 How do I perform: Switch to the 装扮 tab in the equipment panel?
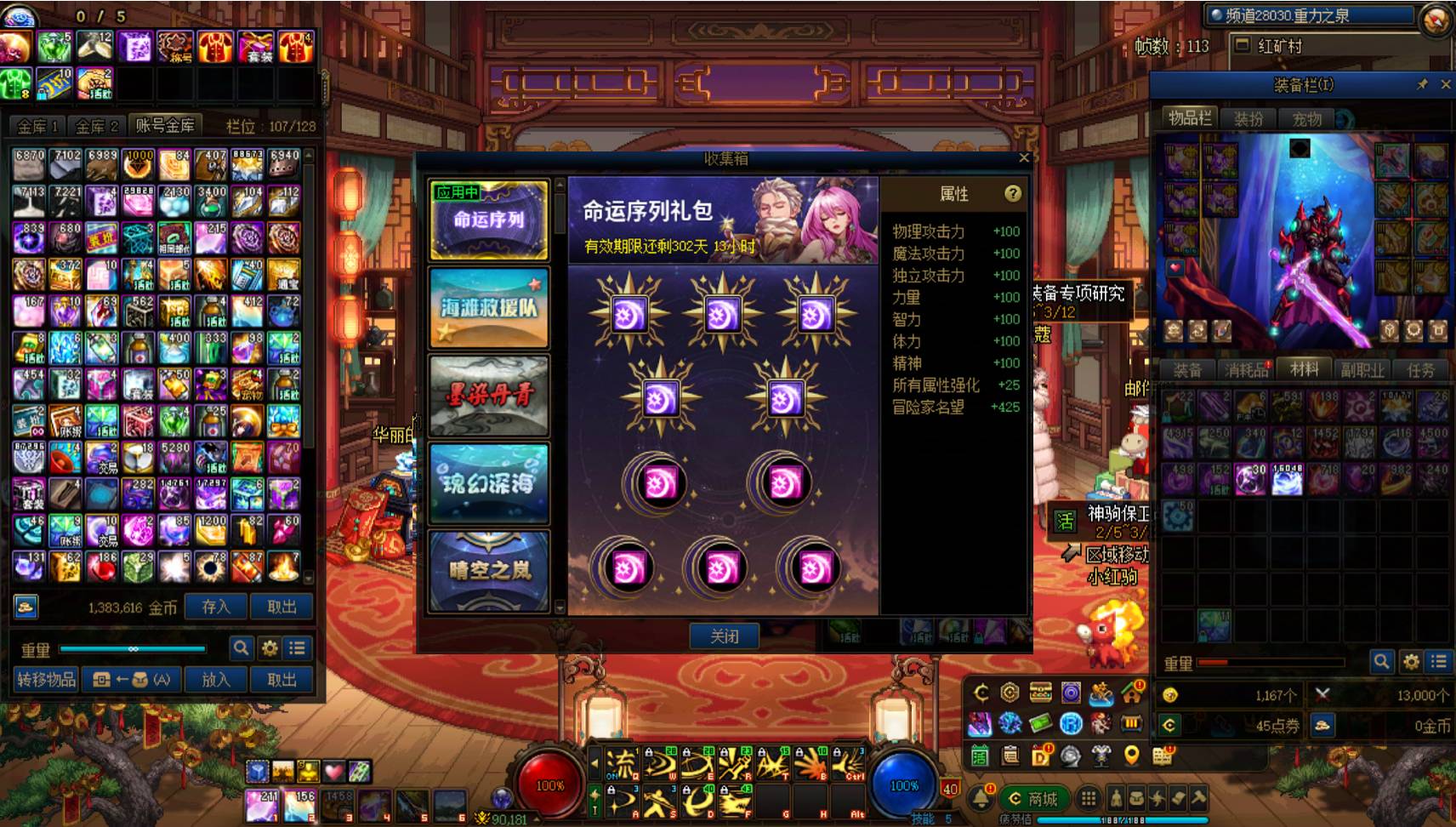pyautogui.click(x=1249, y=119)
